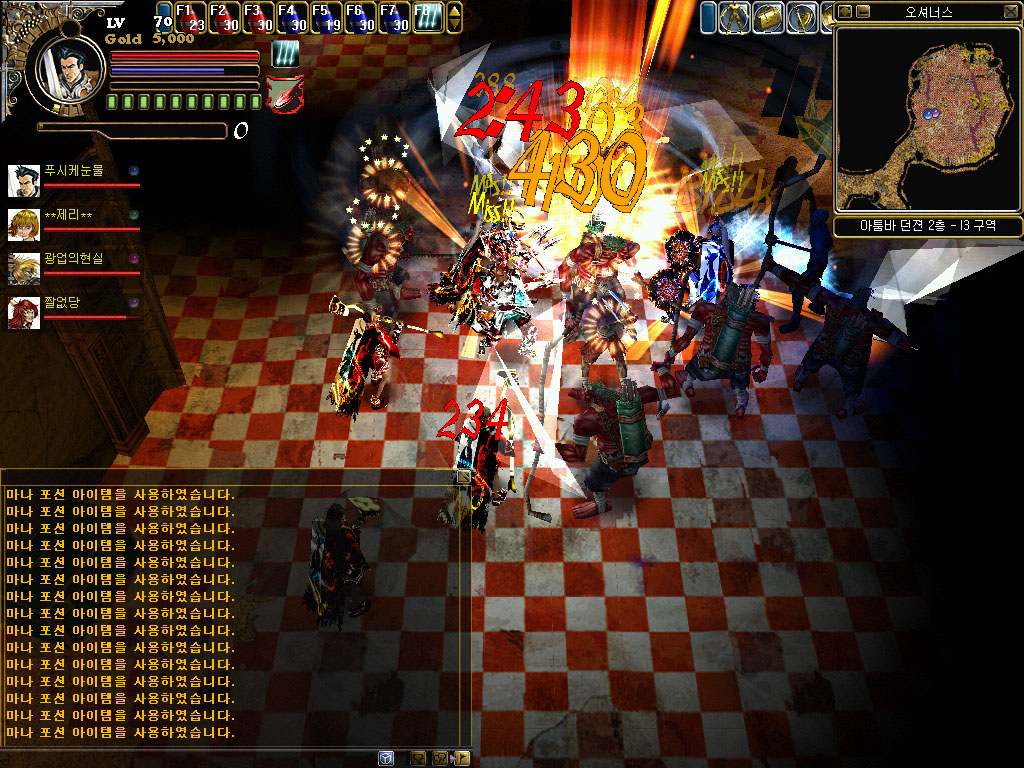Image resolution: width=1024 pixels, height=768 pixels.
Task: Open the skill icon with sword and shield
Action: 802,17
